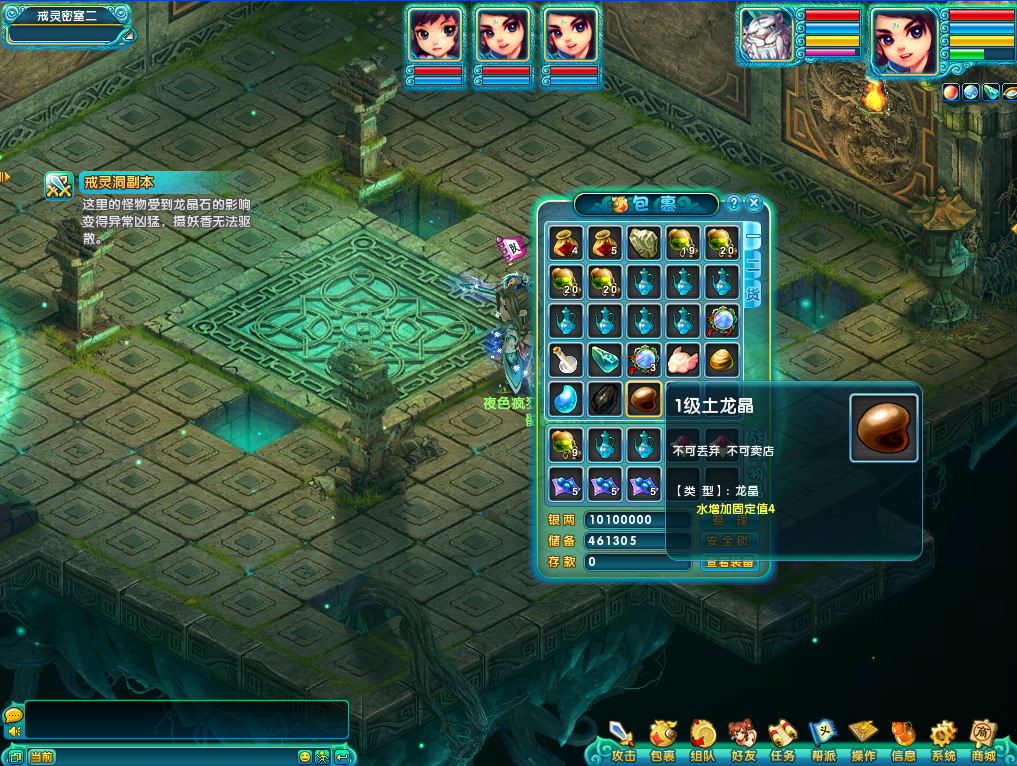Image resolution: width=1017 pixels, height=766 pixels.
Task: Toggle the chat sound speaker icon
Action: 13,731
